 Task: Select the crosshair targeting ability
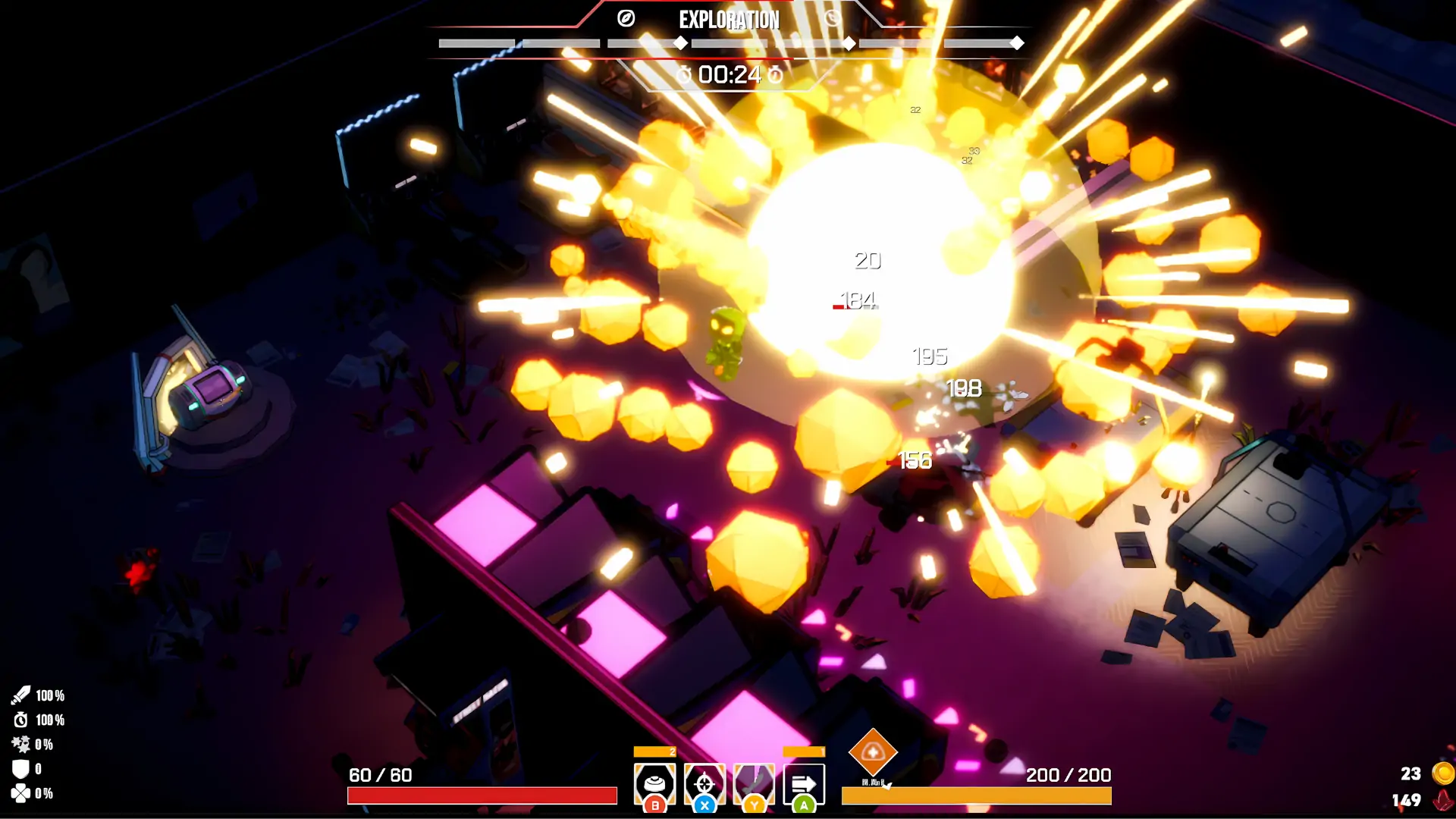point(704,783)
